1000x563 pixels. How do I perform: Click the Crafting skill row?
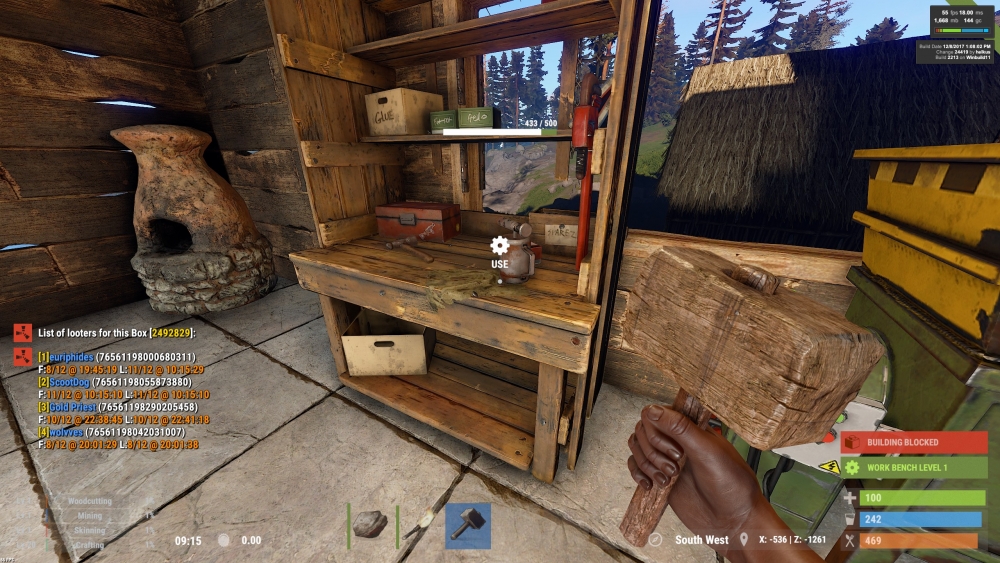90,545
